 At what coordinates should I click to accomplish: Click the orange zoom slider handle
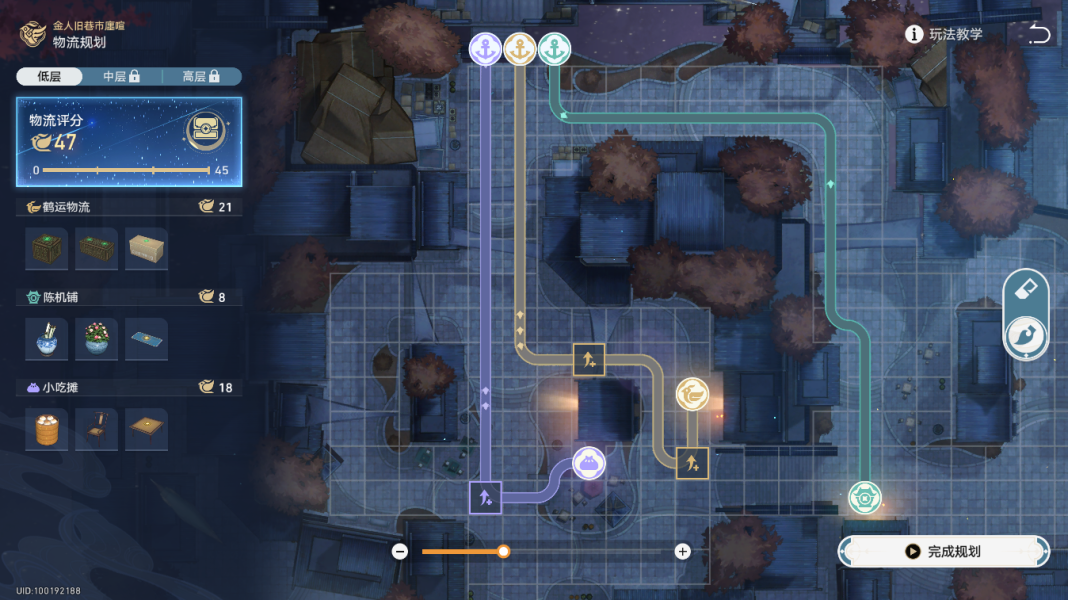504,551
